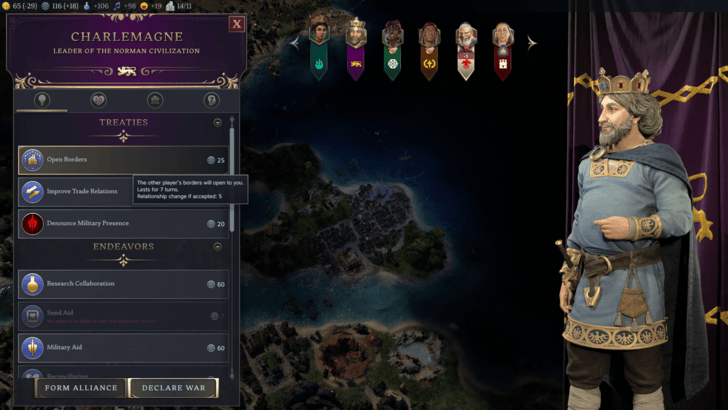Click the Form Alliance button

(84, 387)
